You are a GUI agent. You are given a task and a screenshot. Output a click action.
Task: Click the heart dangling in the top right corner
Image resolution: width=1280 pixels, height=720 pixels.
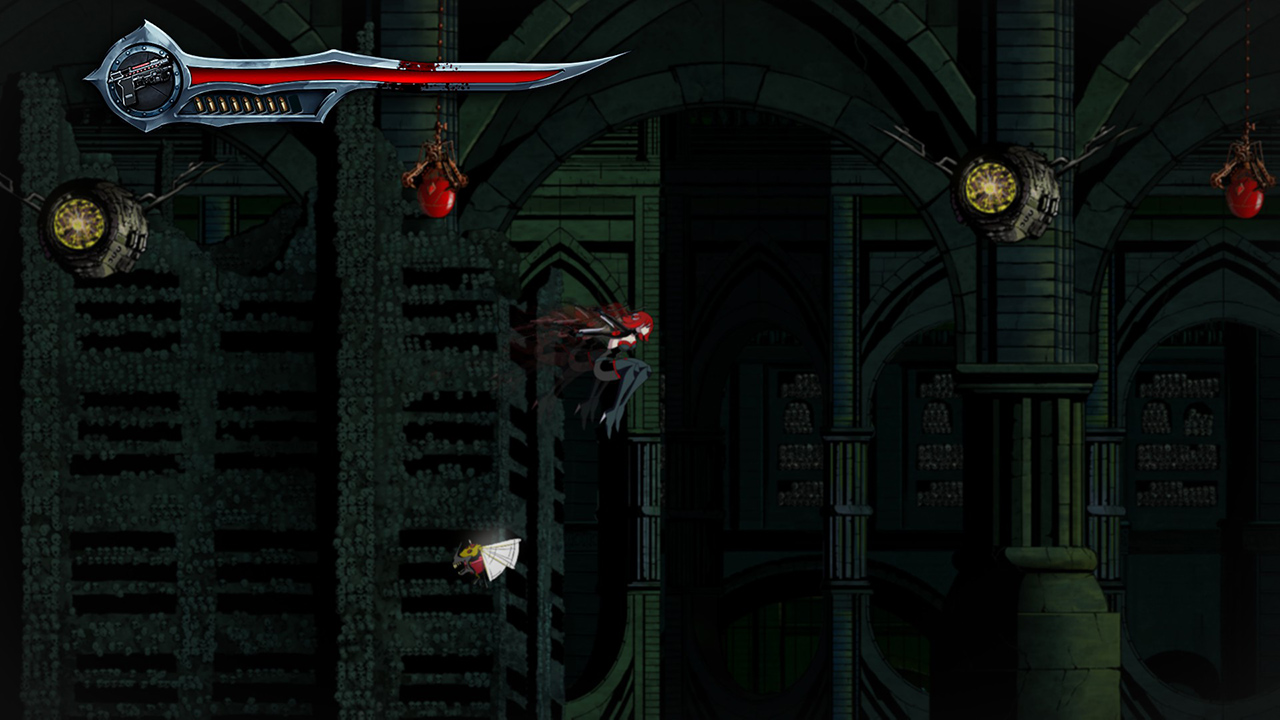tap(1245, 195)
